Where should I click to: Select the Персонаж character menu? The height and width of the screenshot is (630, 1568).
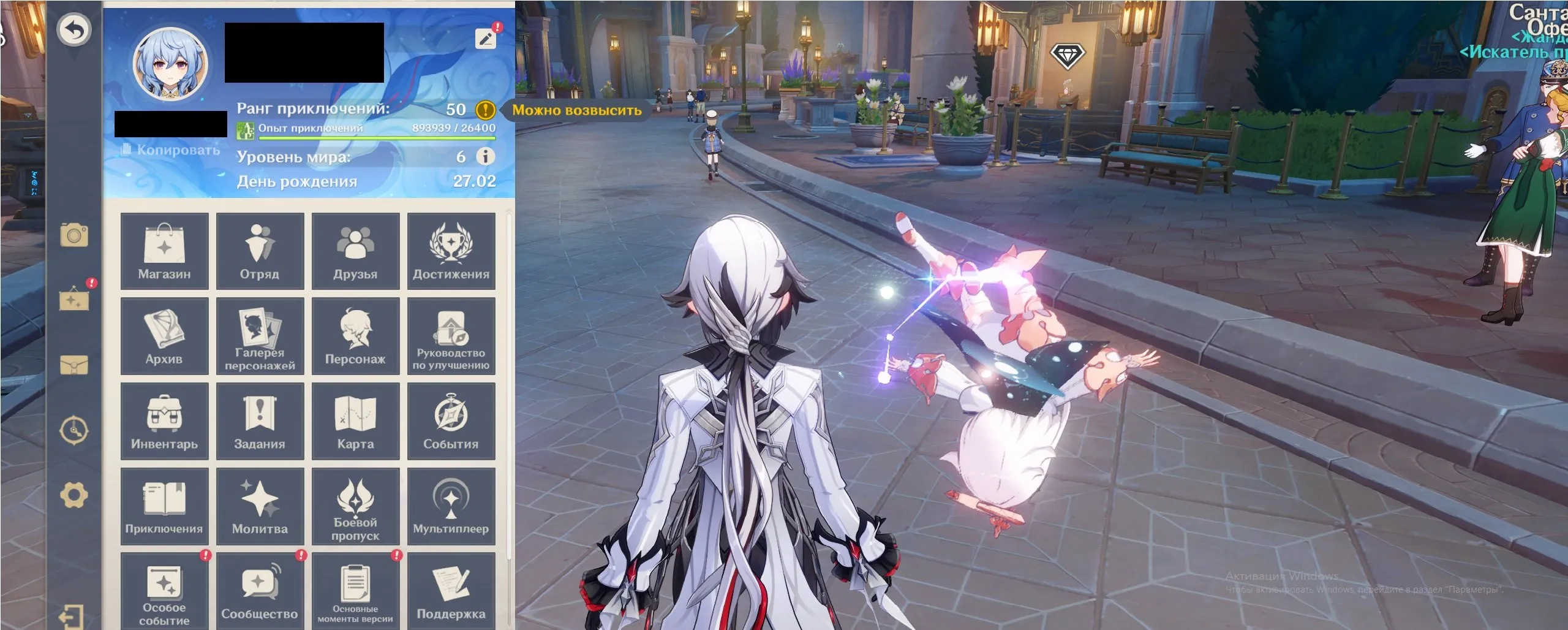[x=355, y=336]
